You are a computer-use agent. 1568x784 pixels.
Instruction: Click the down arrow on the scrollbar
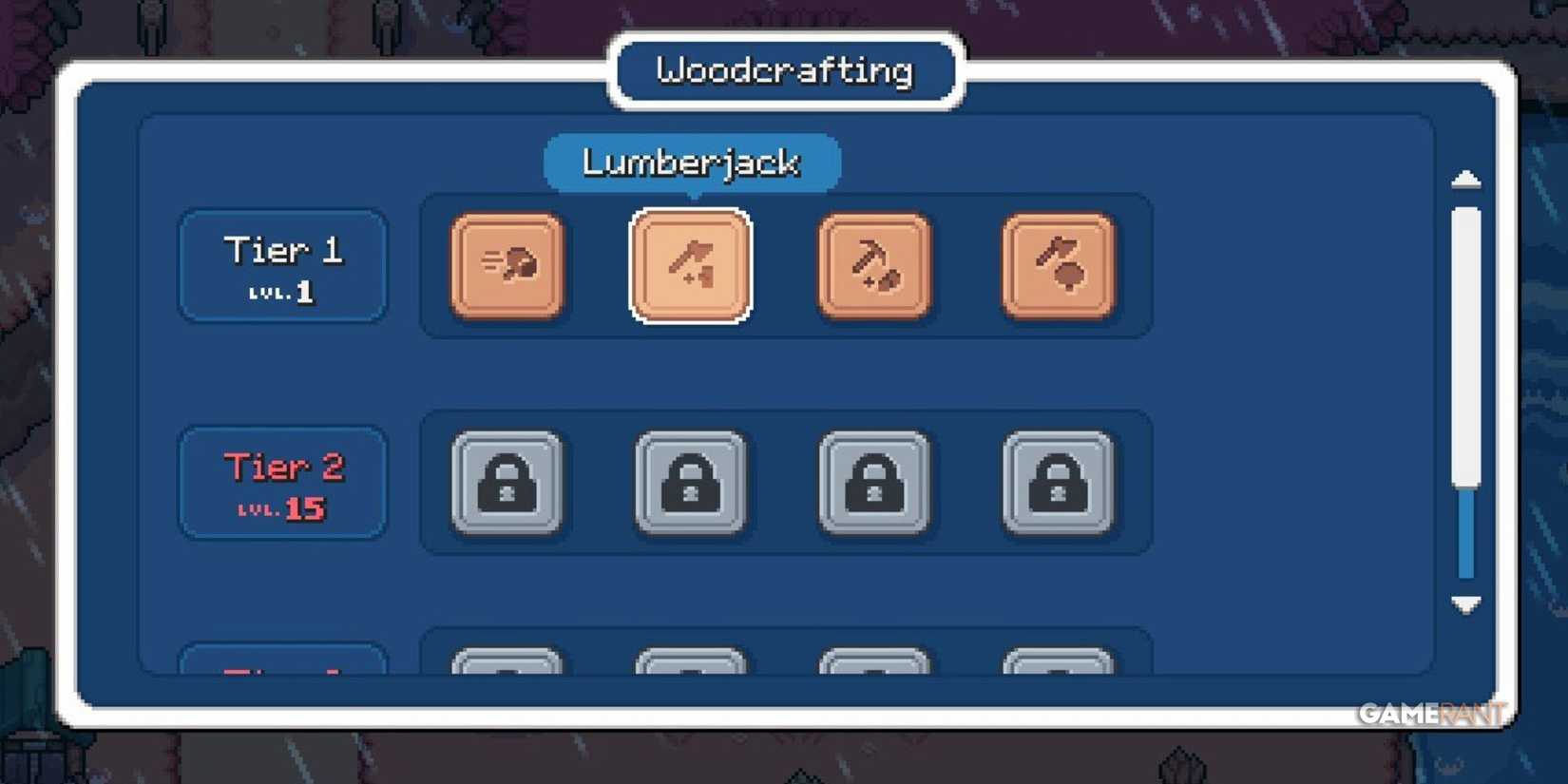click(1464, 604)
